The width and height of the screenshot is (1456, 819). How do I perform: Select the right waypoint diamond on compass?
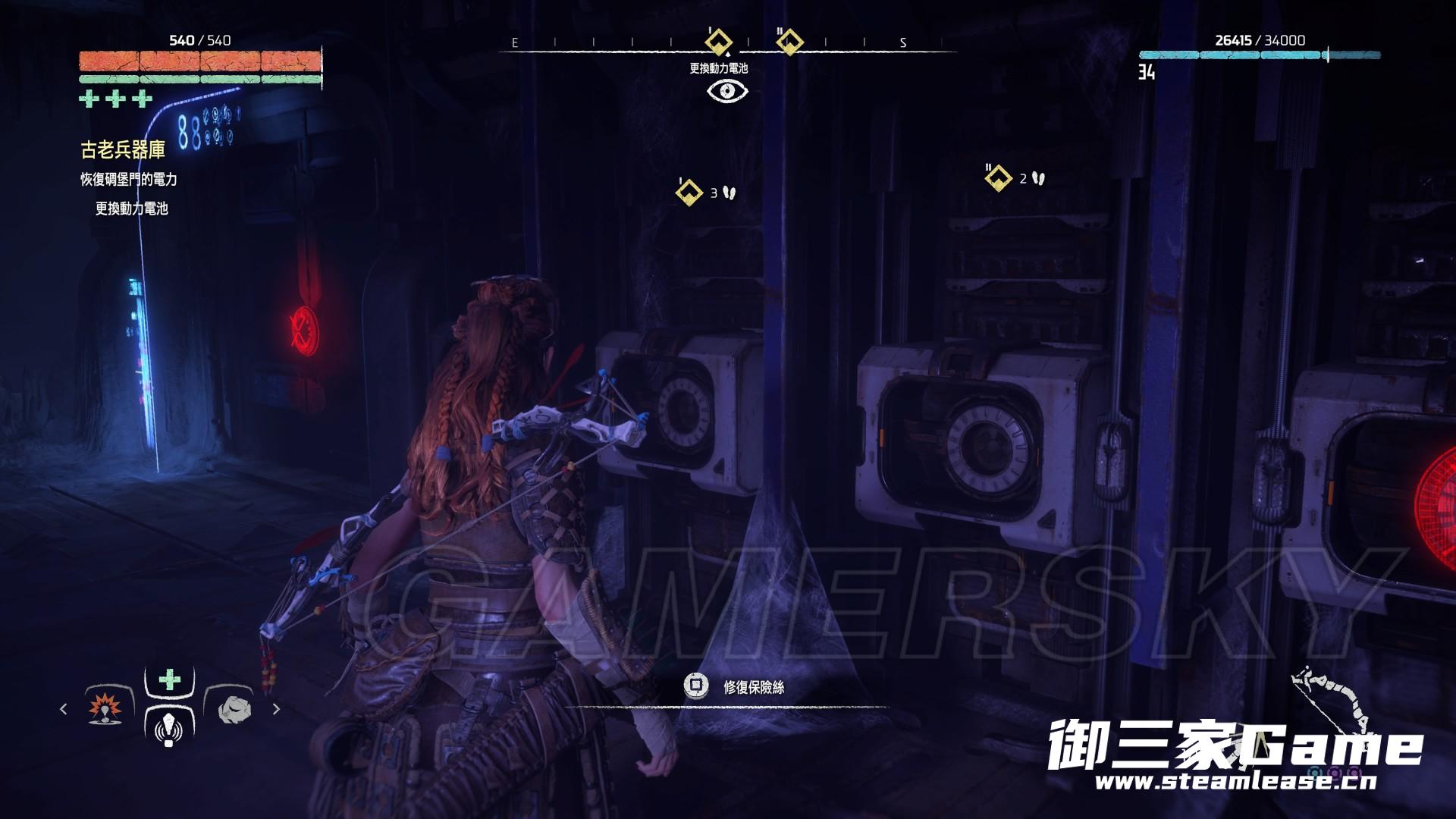tap(789, 41)
